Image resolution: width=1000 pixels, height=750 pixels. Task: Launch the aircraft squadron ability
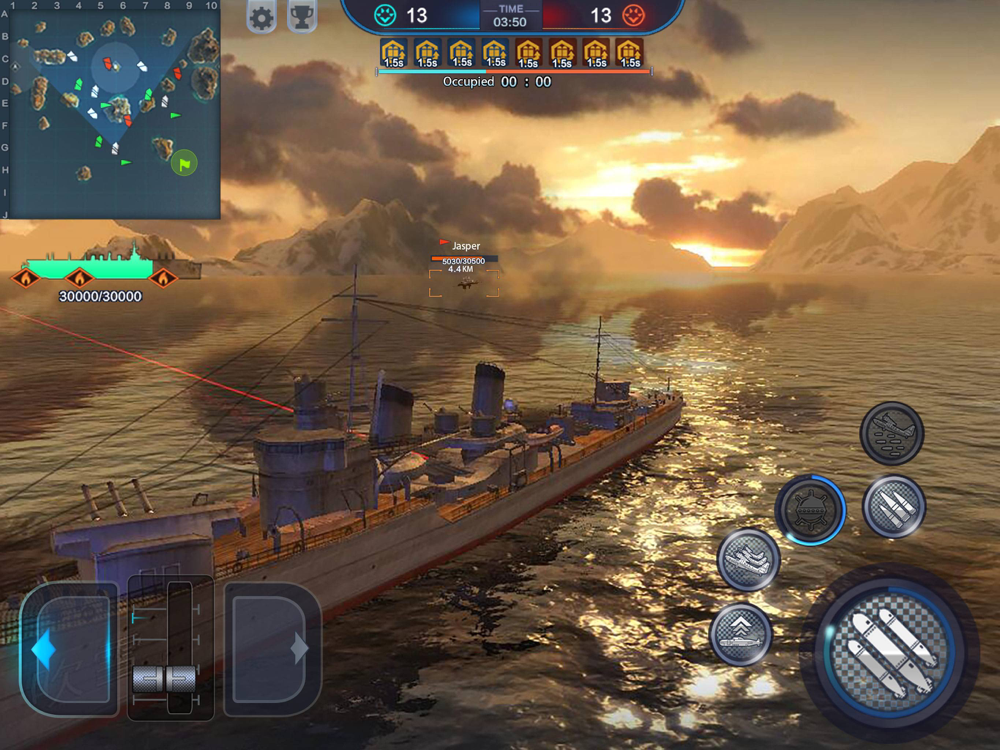tap(748, 559)
